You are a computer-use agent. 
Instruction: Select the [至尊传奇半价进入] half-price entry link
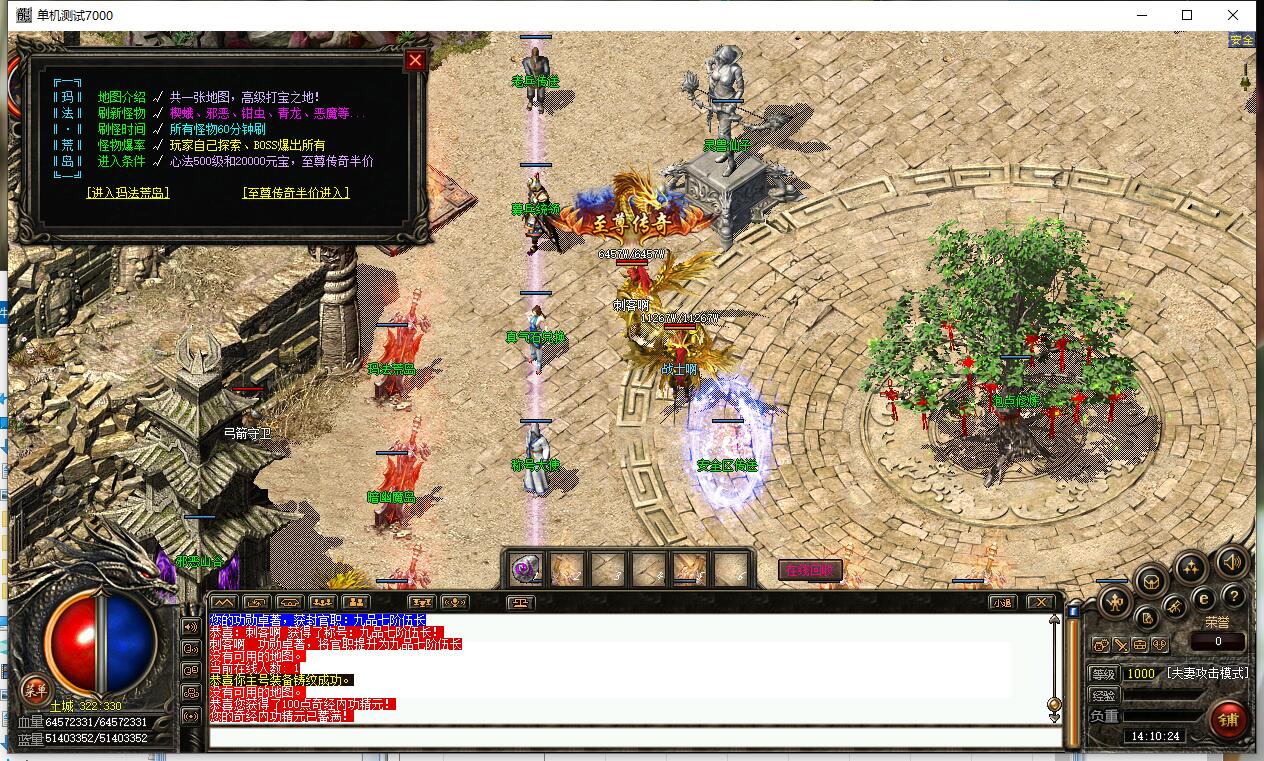(x=296, y=193)
